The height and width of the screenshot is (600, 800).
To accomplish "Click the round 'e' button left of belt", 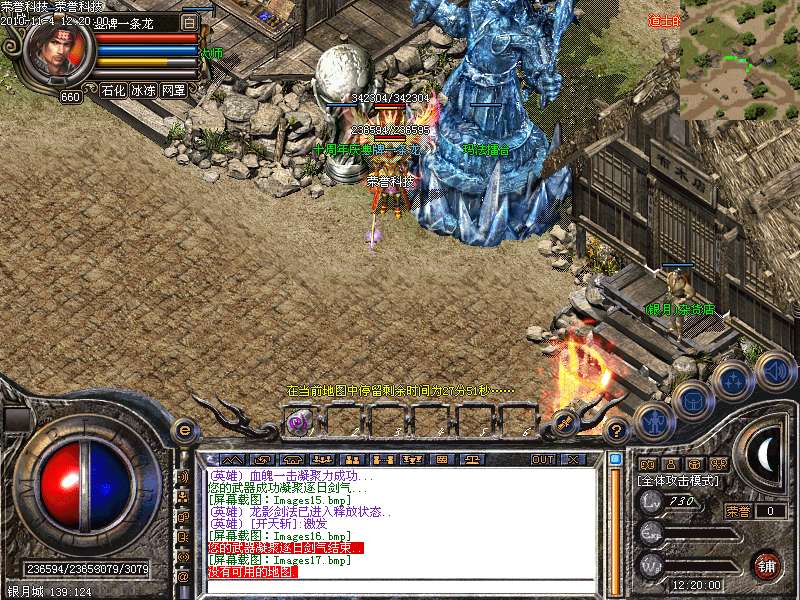I will [x=183, y=431].
